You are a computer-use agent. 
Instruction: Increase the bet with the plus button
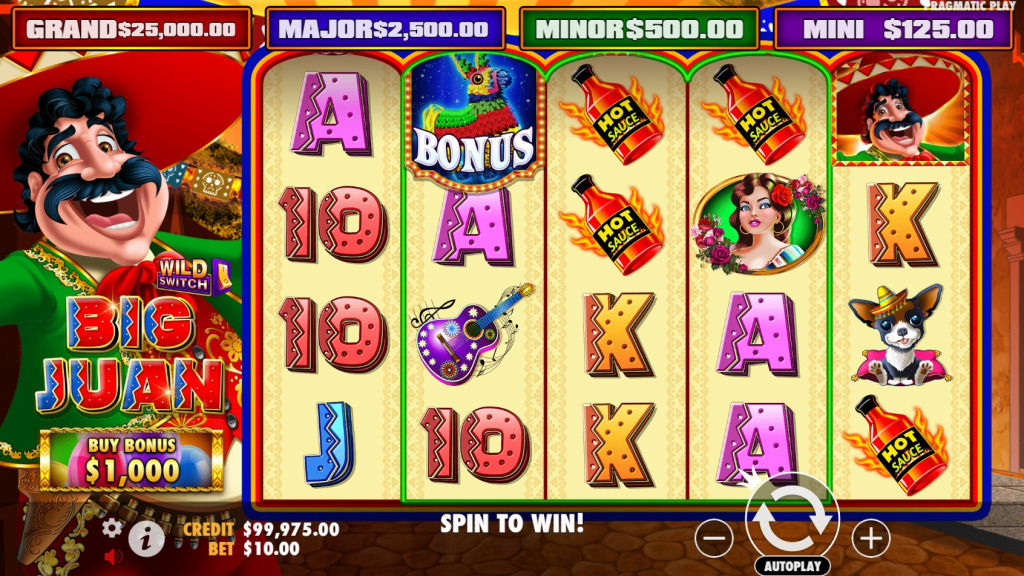pyautogui.click(x=870, y=539)
